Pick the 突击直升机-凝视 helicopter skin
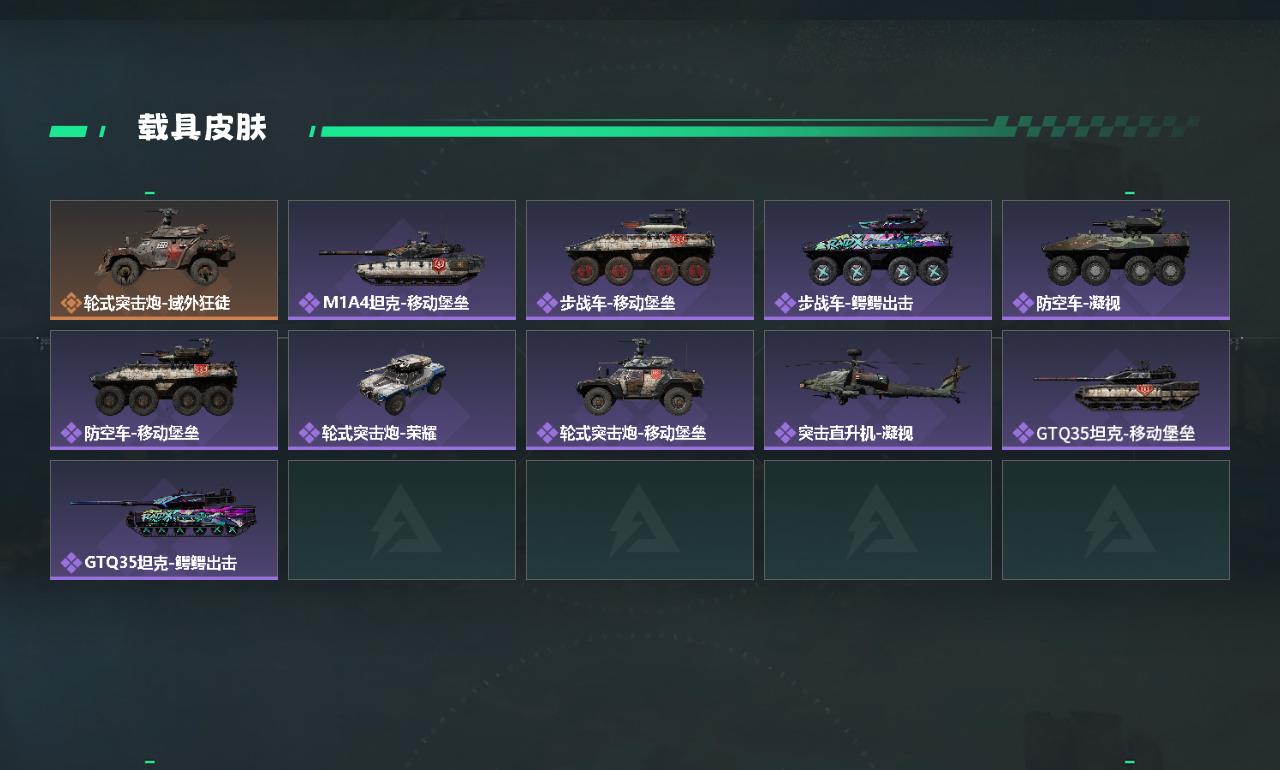The image size is (1280, 770). point(878,389)
